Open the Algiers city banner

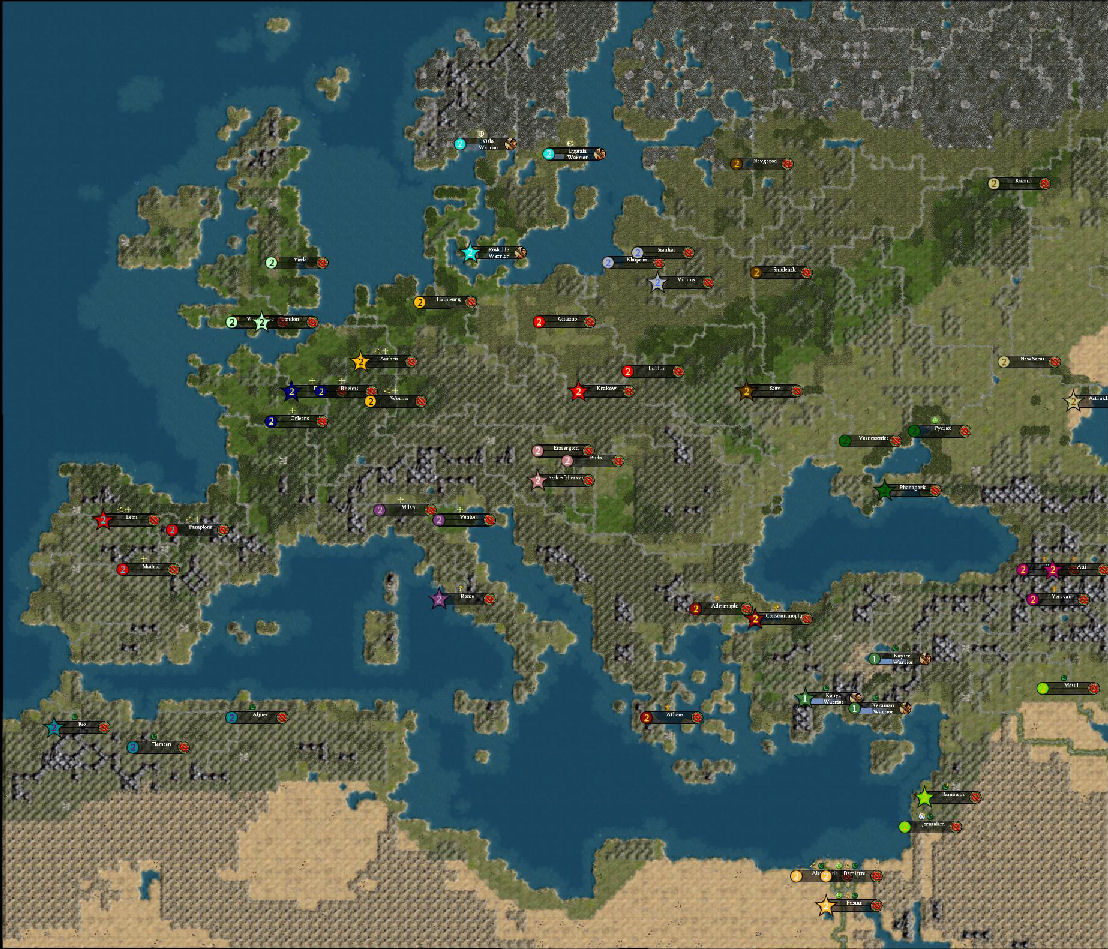pyautogui.click(x=260, y=717)
